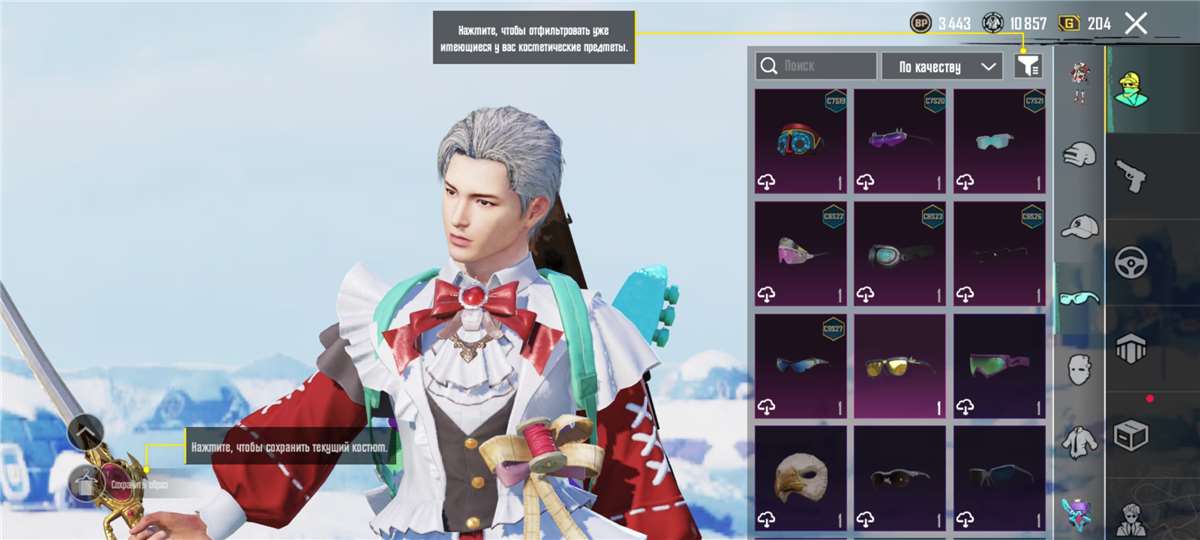This screenshot has height=540, width=1200.
Task: Switch to the face mask category
Action: 1079,368
